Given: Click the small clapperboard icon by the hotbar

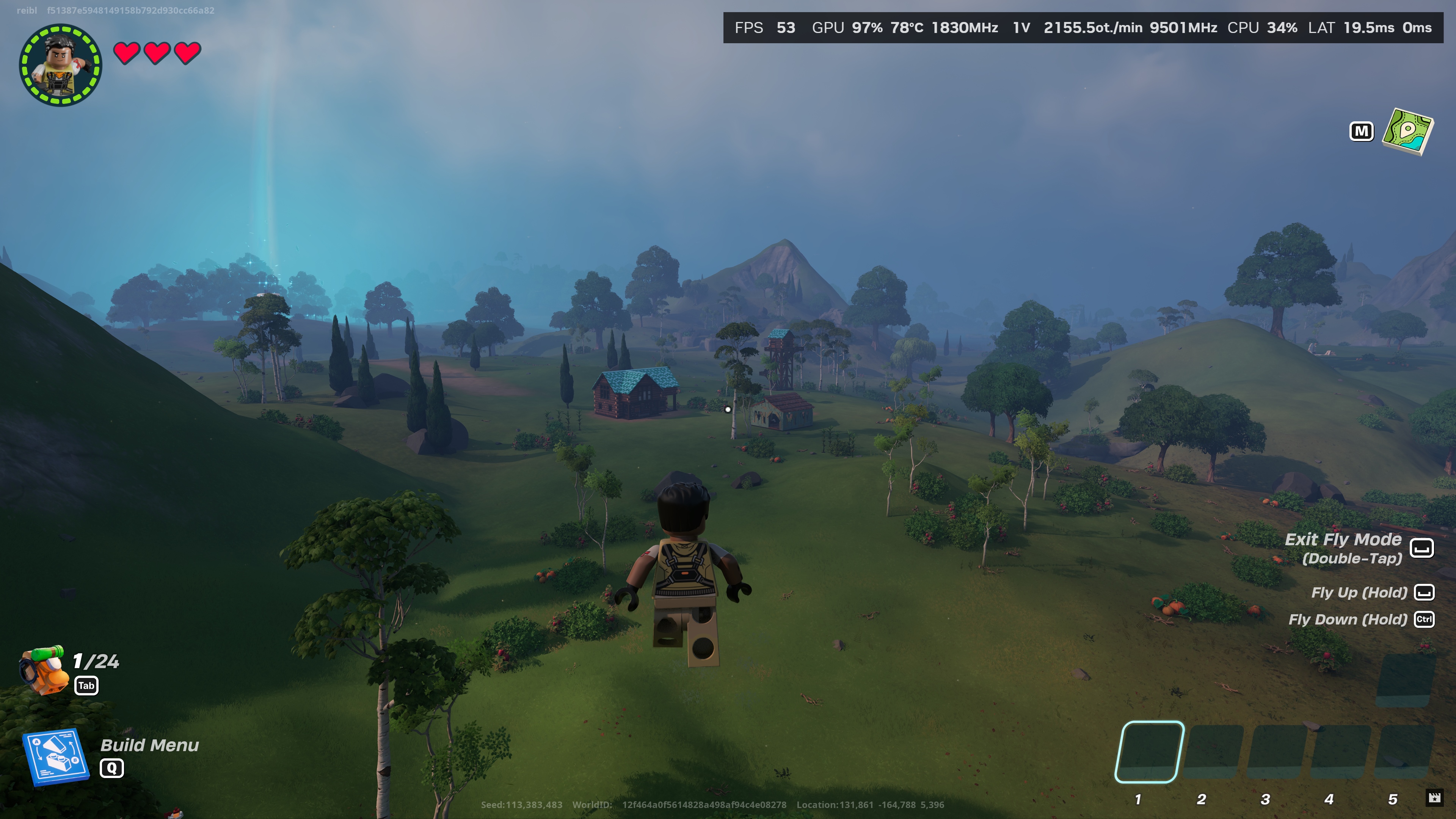Looking at the screenshot, I should (x=1434, y=797).
